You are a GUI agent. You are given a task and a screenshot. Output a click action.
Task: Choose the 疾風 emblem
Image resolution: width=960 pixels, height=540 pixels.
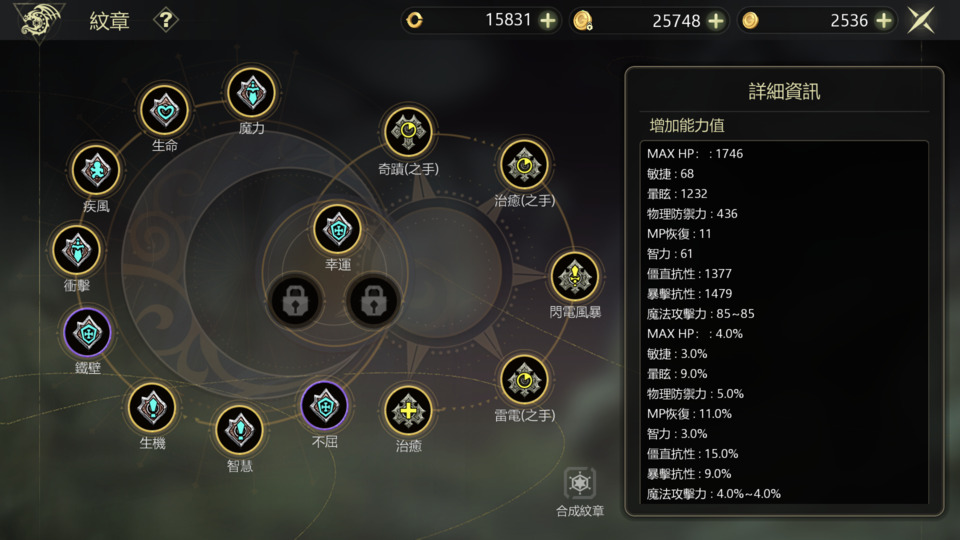pos(96,170)
